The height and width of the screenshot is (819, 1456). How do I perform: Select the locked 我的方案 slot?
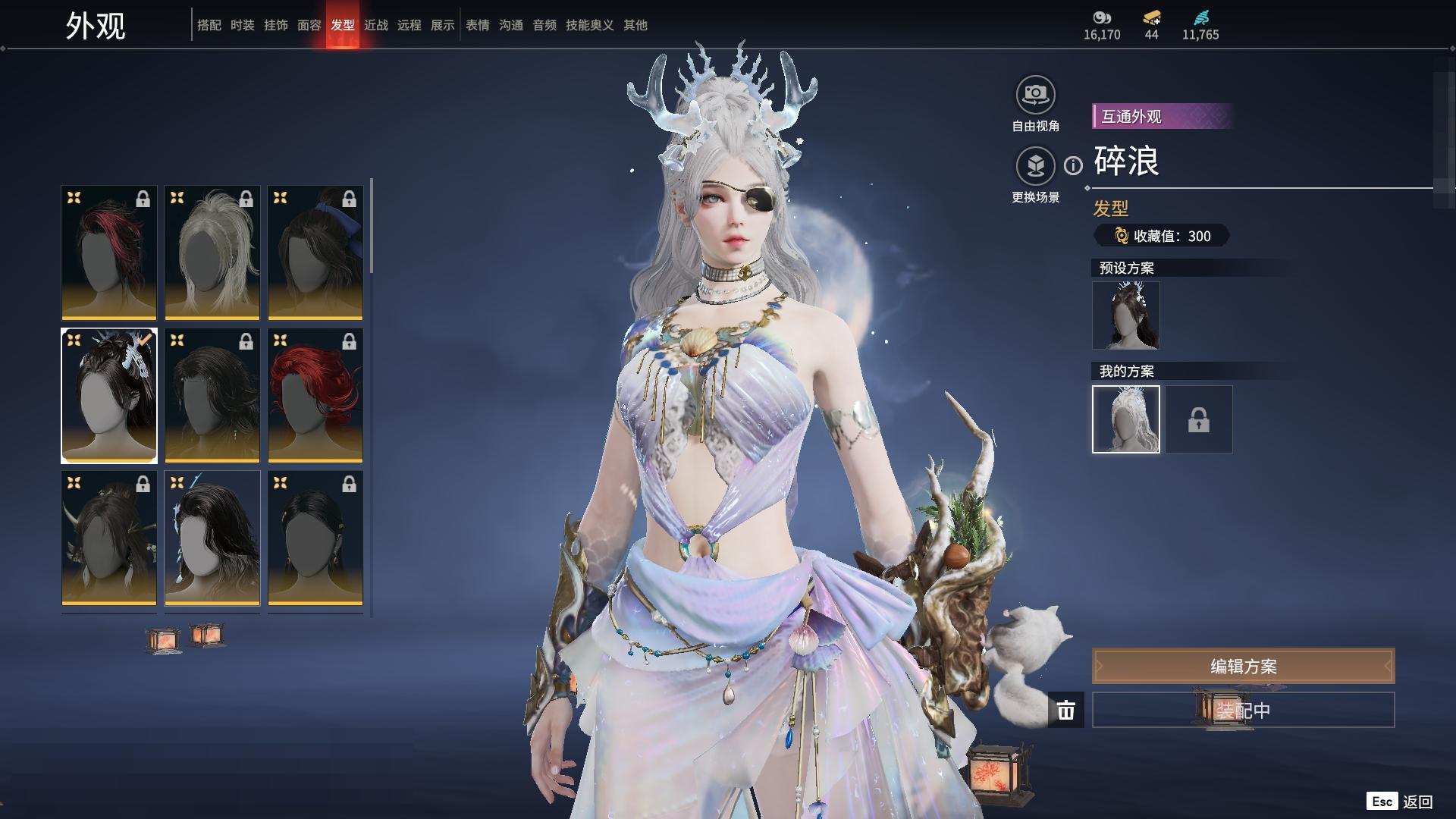tap(1199, 419)
